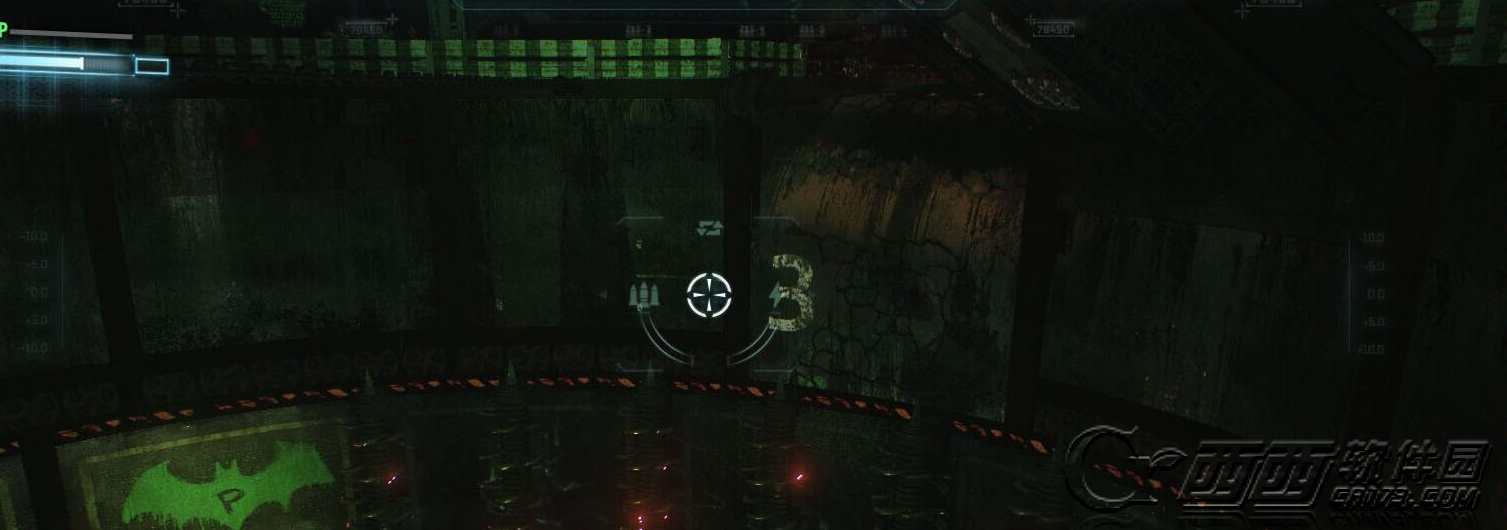1507x530 pixels.
Task: Select the triple missile barrage icon
Action: click(x=645, y=295)
